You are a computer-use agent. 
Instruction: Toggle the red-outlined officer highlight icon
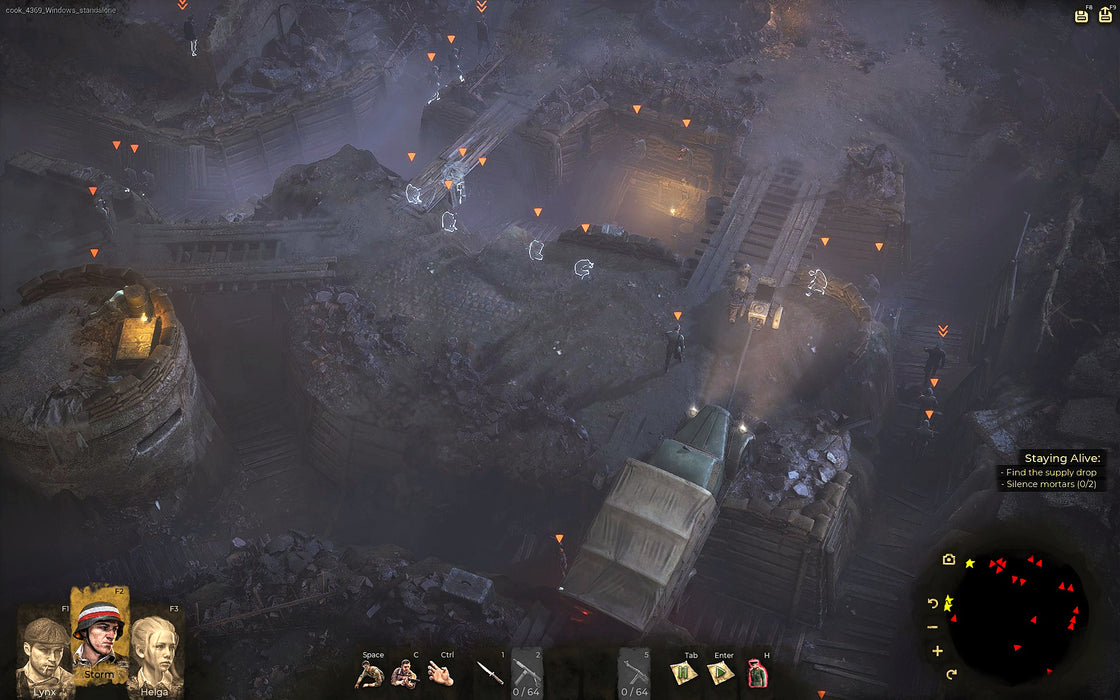(757, 674)
